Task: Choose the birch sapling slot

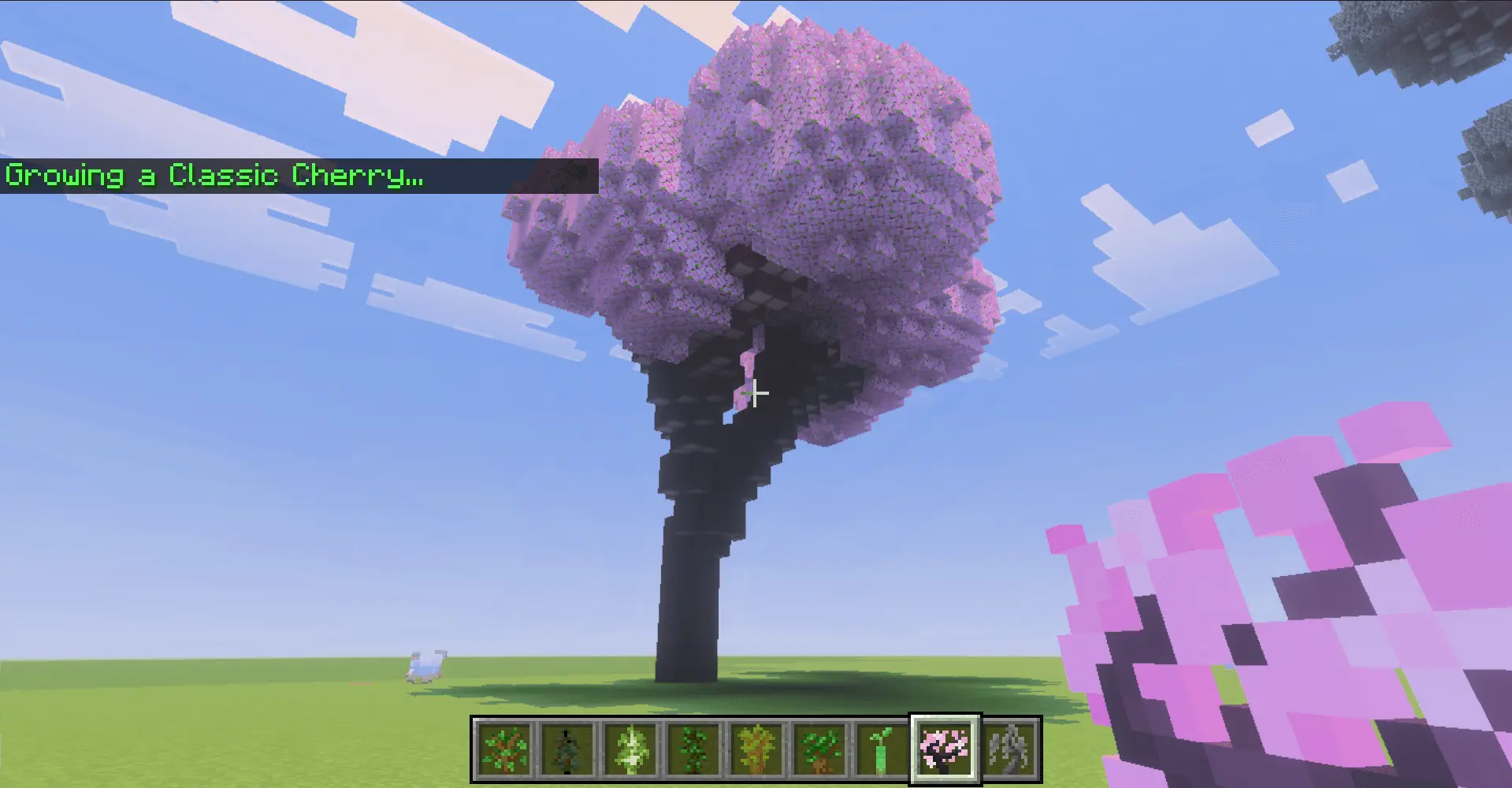Action: click(630, 749)
